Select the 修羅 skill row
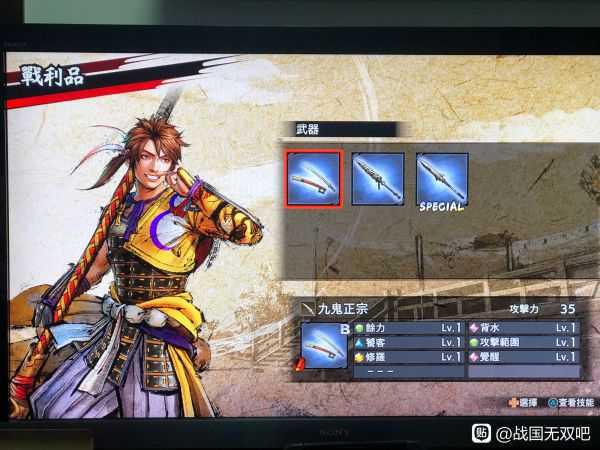This screenshot has width=600, height=450. [409, 357]
